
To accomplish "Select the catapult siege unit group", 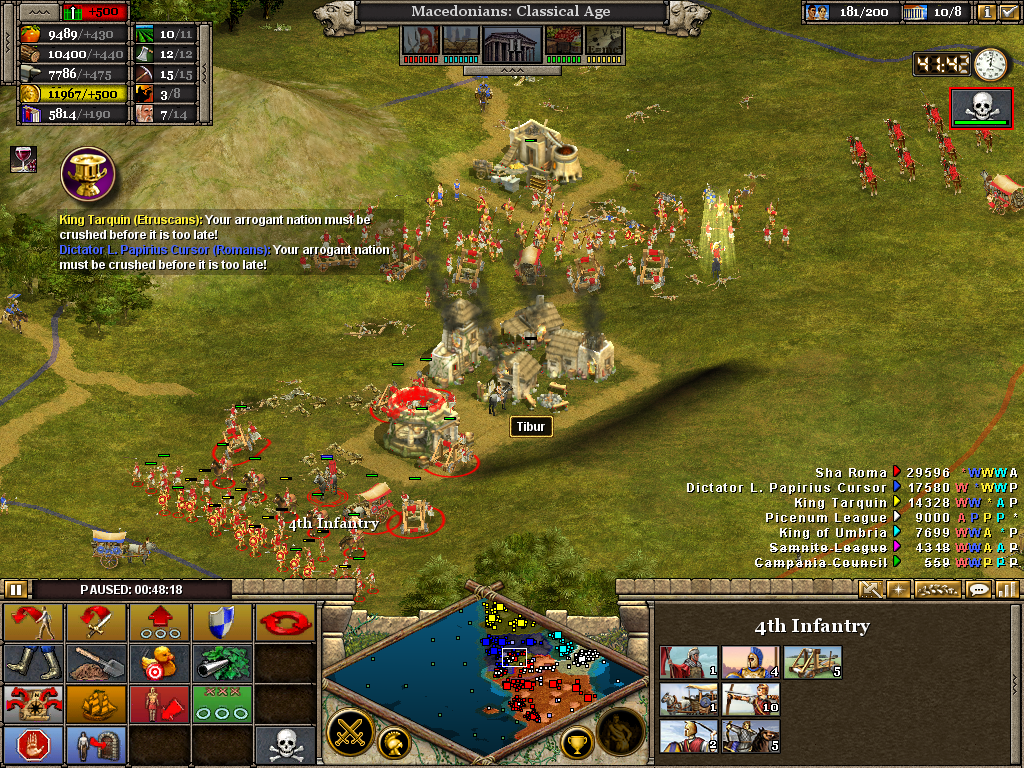I will click(812, 661).
